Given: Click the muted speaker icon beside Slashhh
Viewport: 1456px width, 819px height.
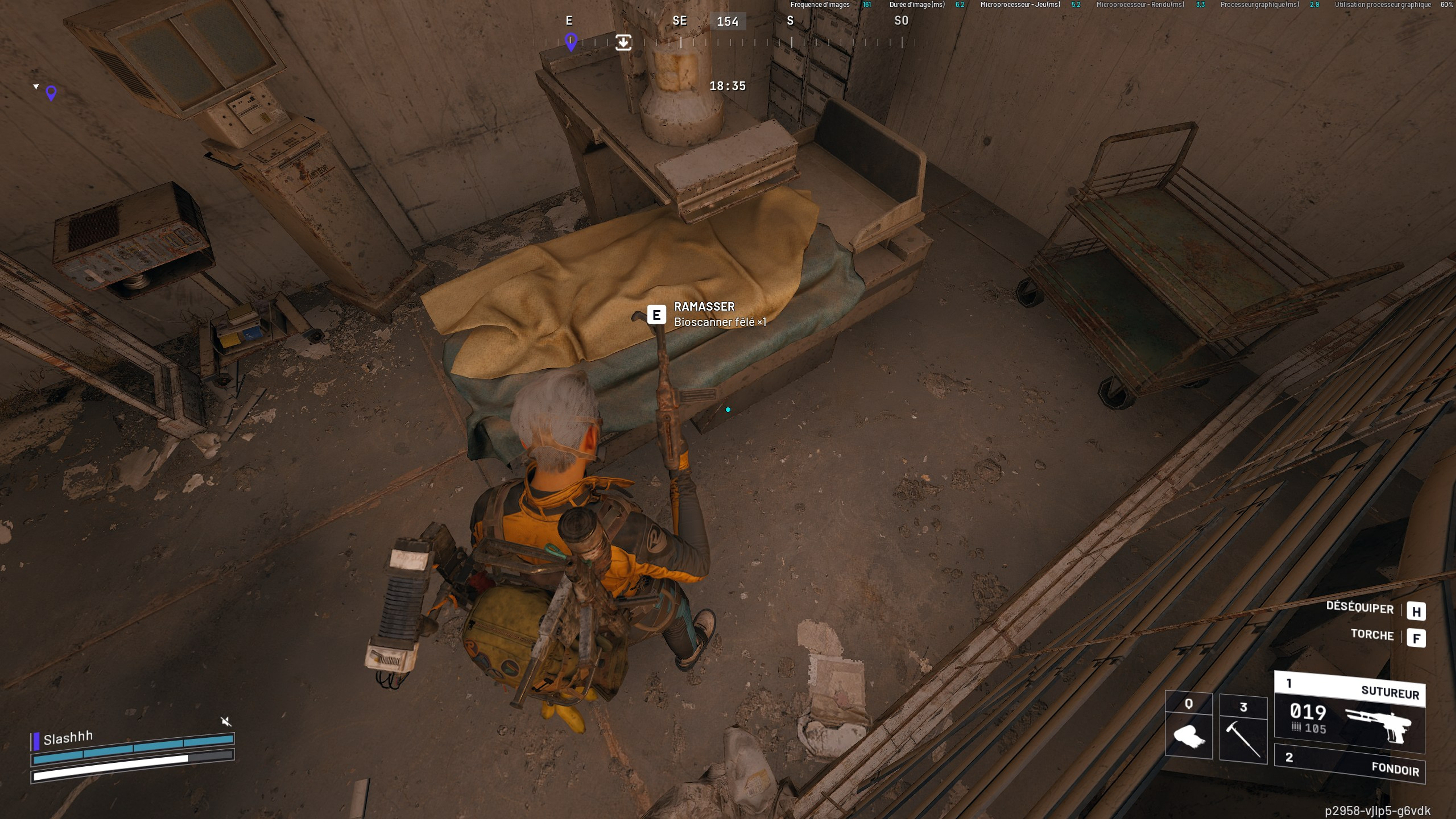Looking at the screenshot, I should coord(226,721).
